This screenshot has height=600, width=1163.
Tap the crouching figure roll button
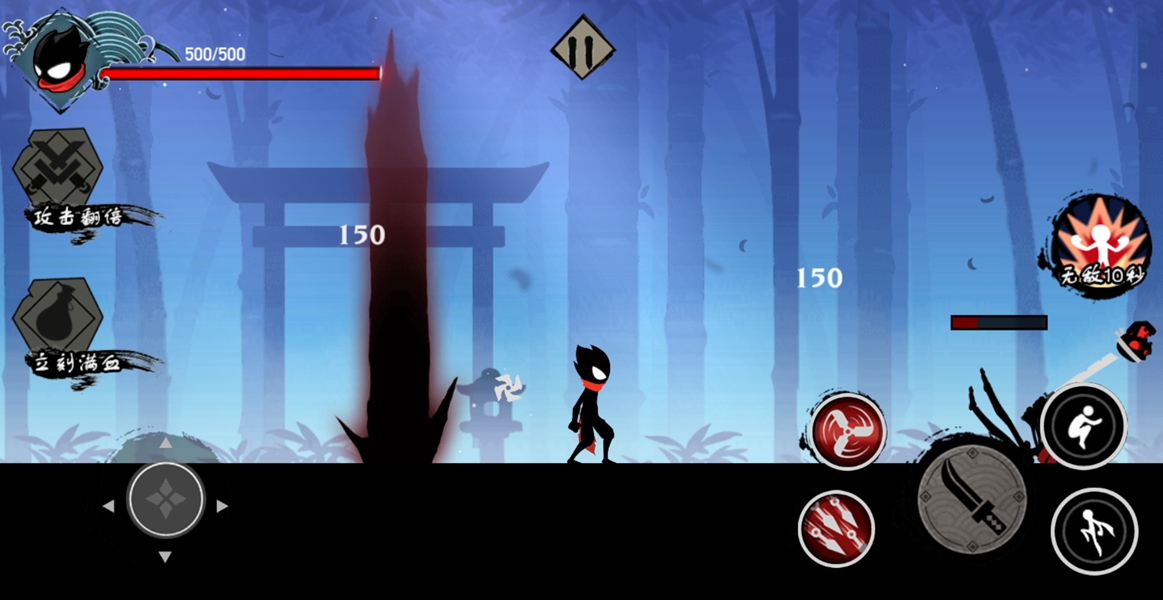[1084, 427]
